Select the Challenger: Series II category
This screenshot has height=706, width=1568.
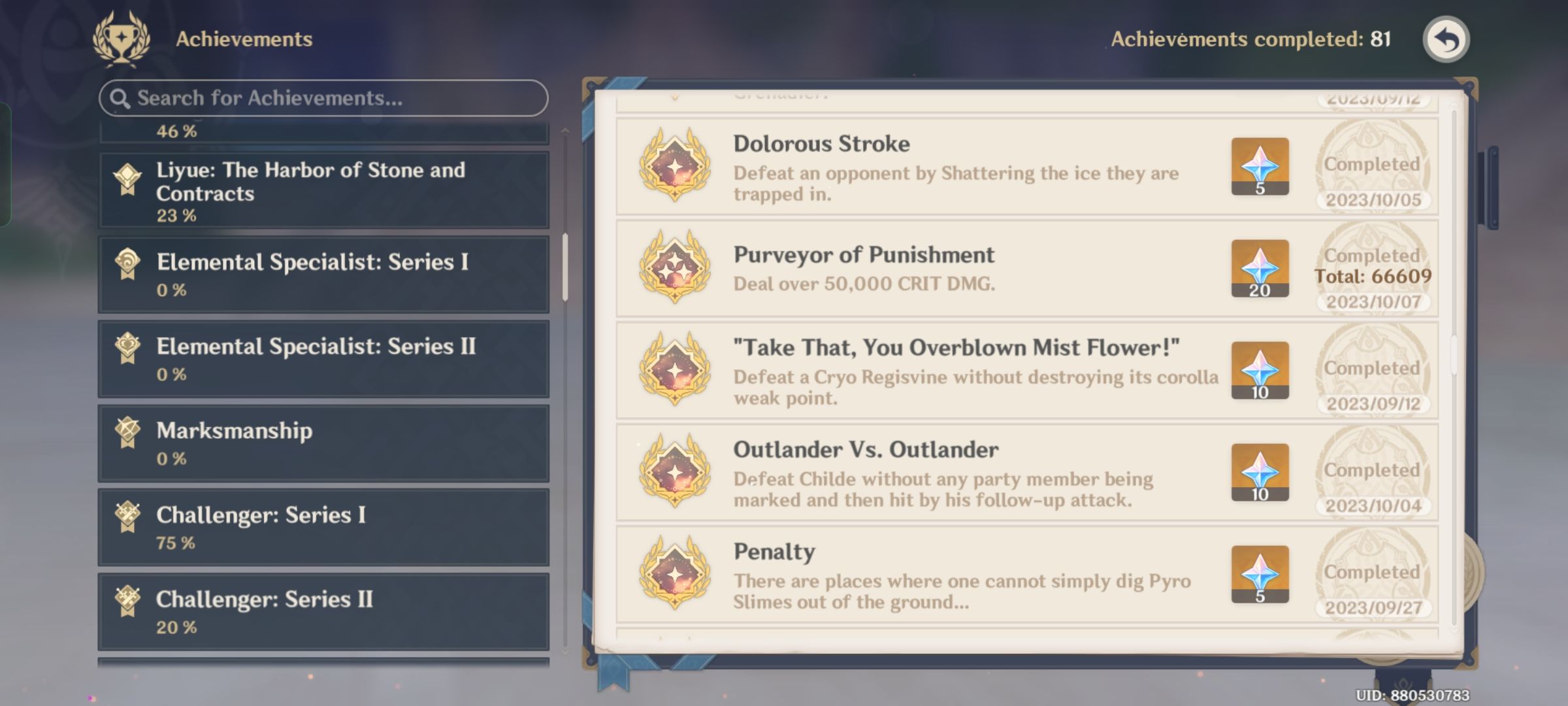[323, 611]
